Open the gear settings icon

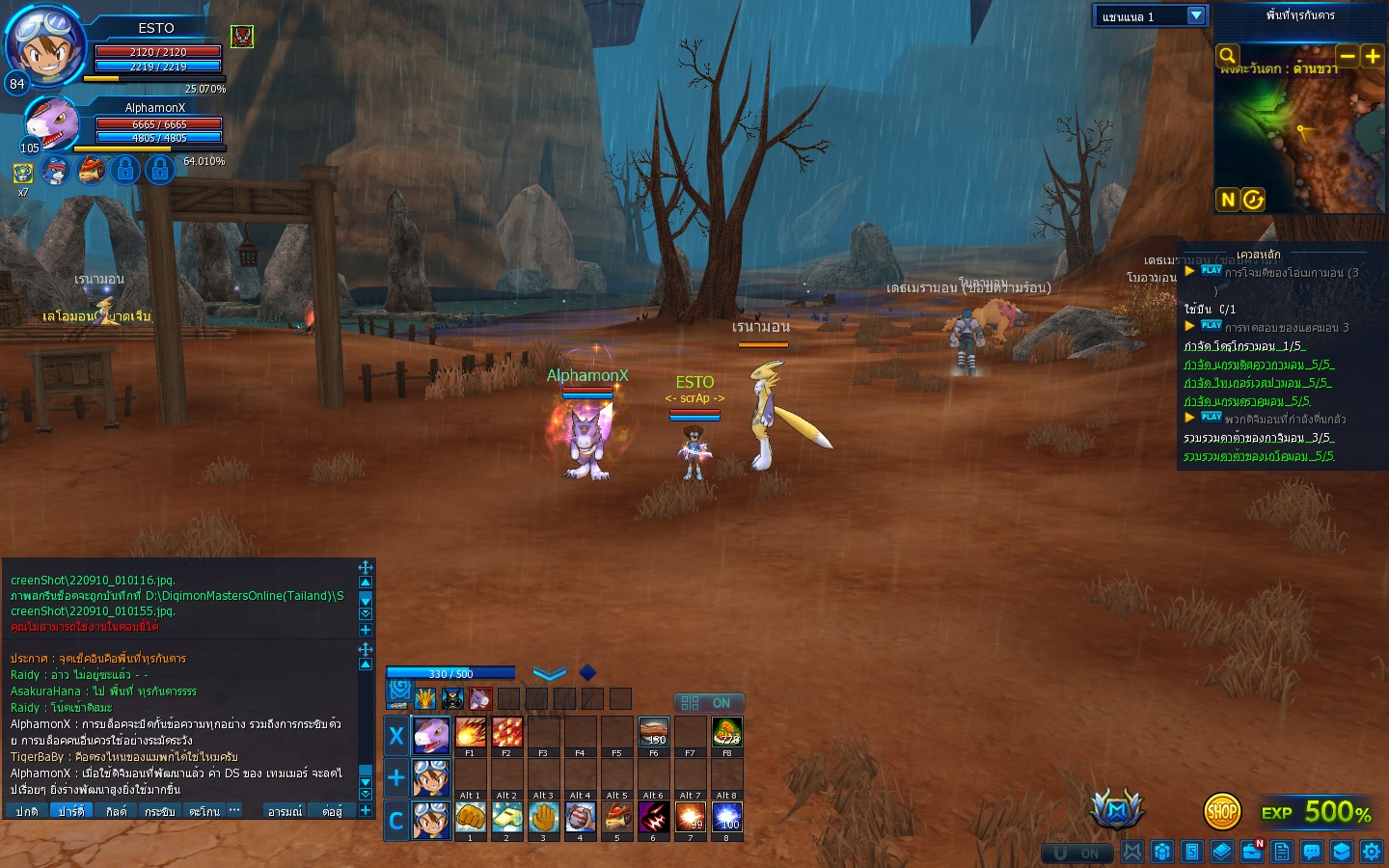point(1372,852)
